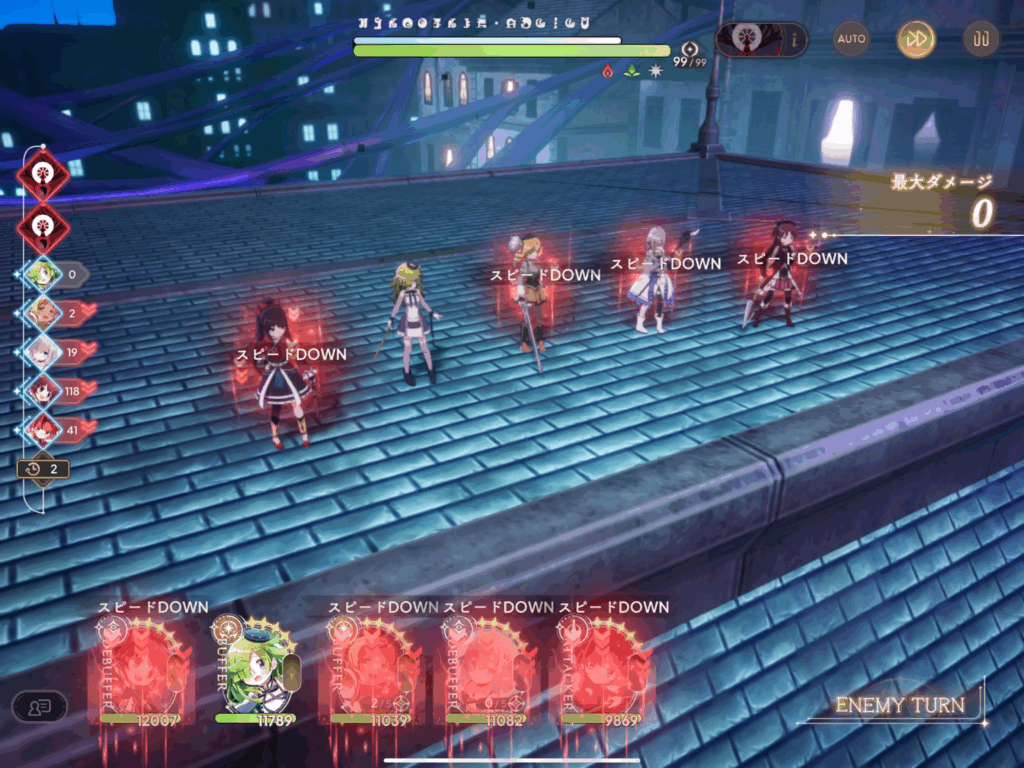Screen dimensions: 1024x768
Task: Click the white-haired girl turn order icon
Action: click(x=42, y=351)
